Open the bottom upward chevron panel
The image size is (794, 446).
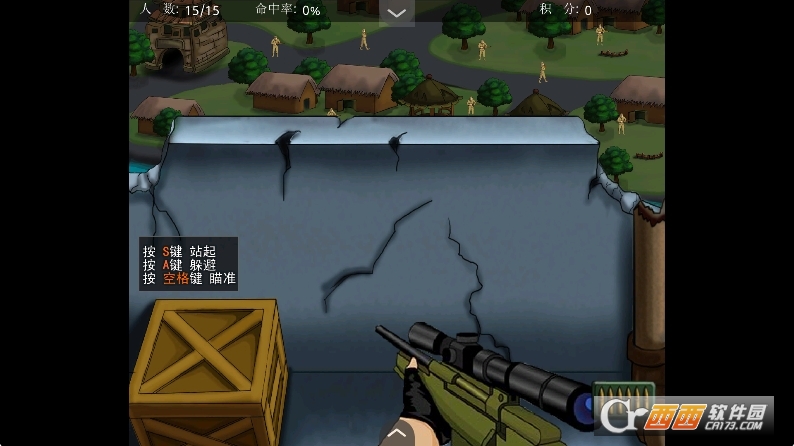pos(397,433)
